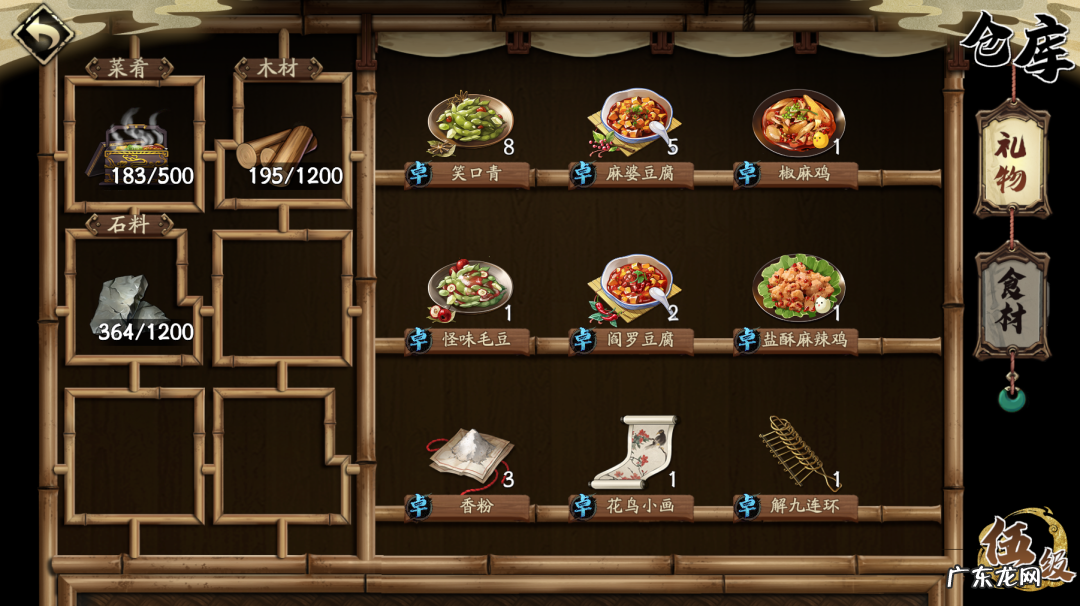The image size is (1080, 606).
Task: Switch to the 礼物 tab
Action: pos(1011,160)
